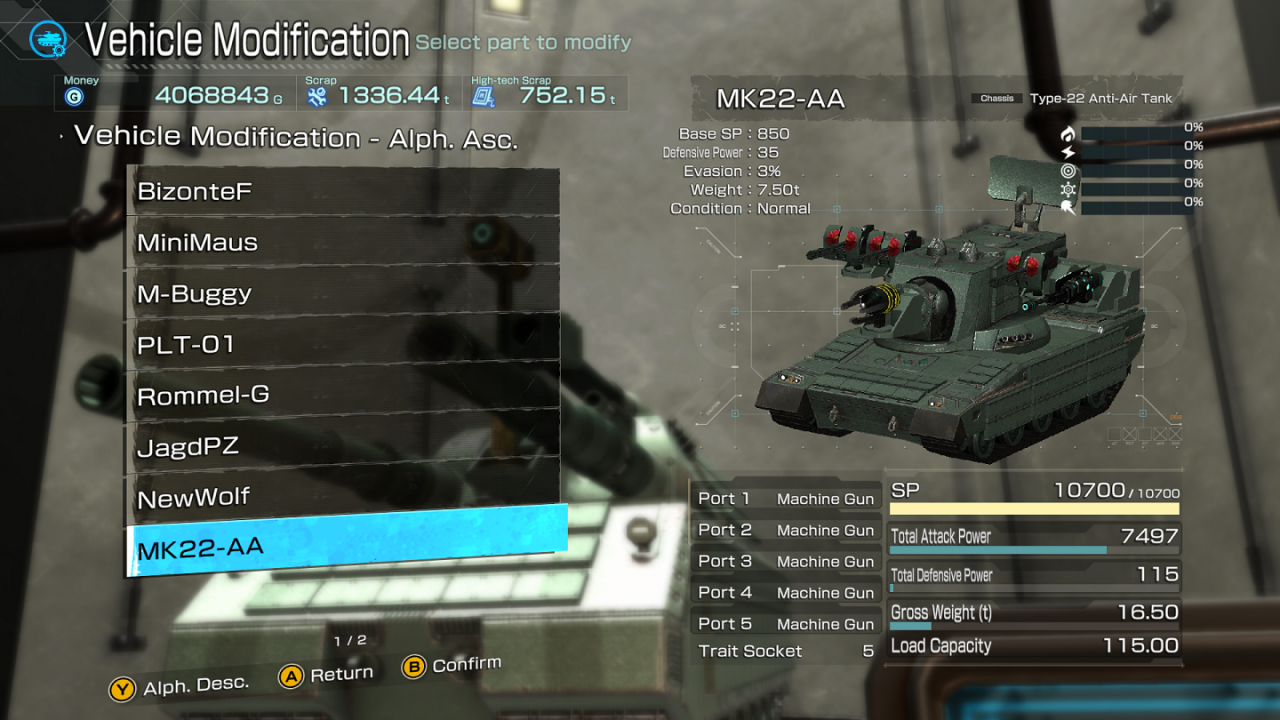Pick the PLT-01 list entry

point(343,344)
